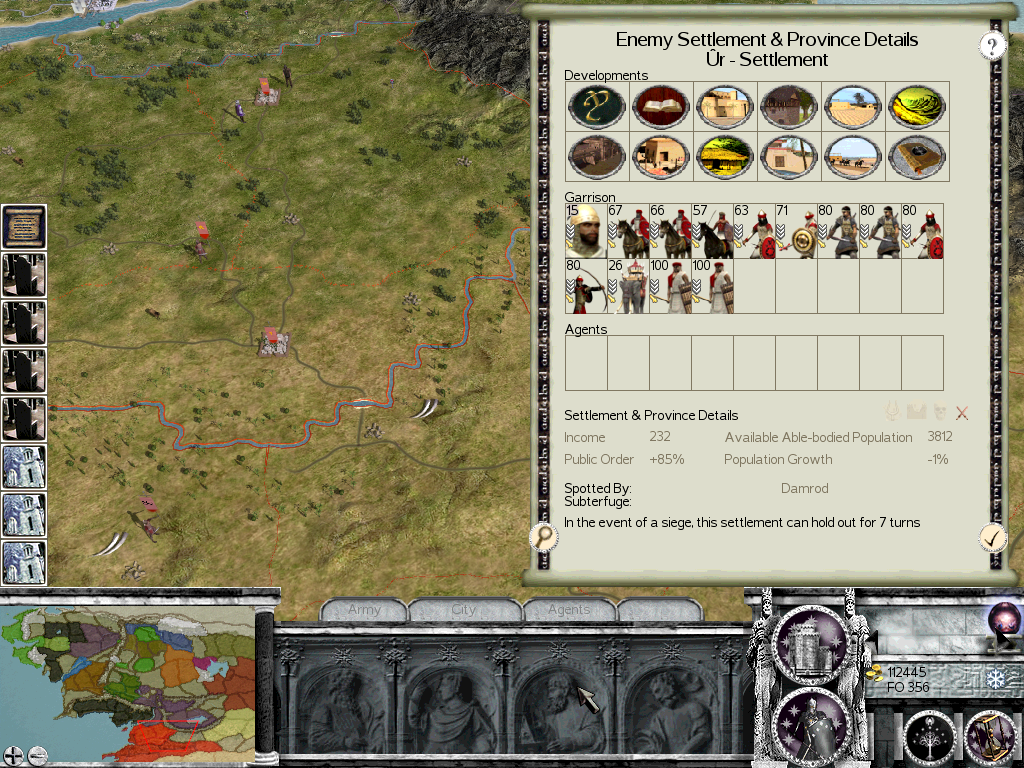Open the scroll icon atop the left sidebar
The image size is (1024, 768).
click(x=24, y=227)
